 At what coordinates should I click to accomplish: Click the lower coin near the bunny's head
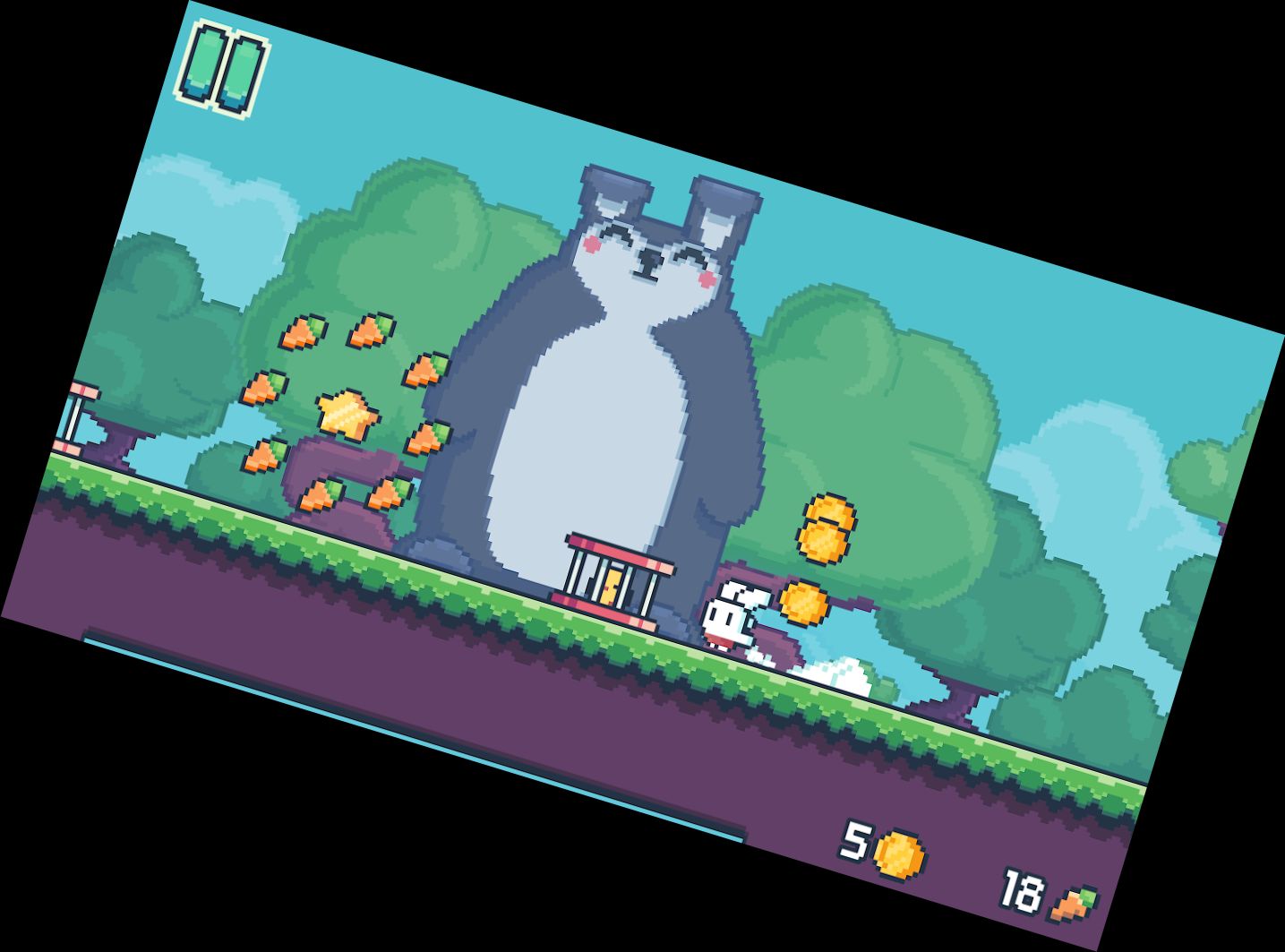(x=804, y=602)
